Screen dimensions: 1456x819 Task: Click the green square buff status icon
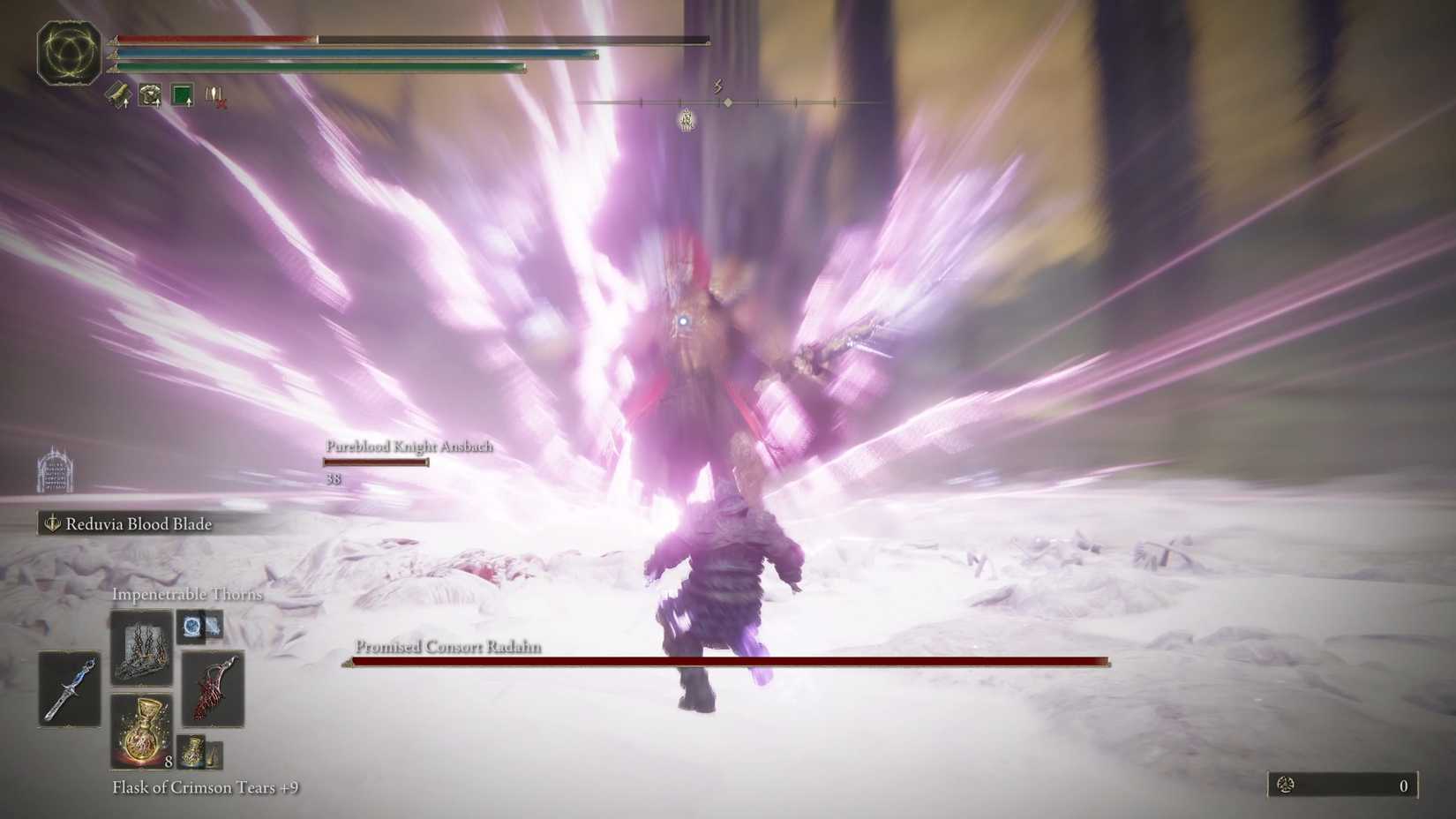coord(183,94)
